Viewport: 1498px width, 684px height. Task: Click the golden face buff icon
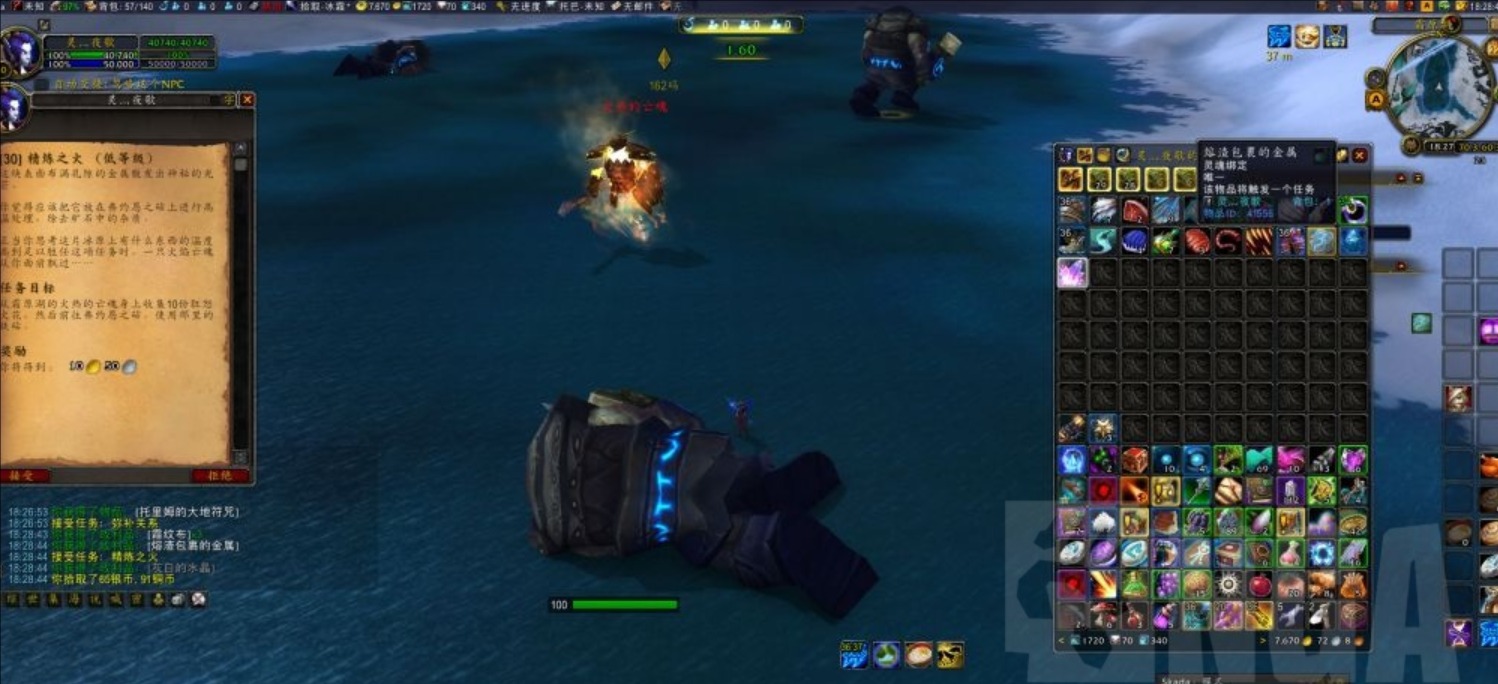click(1307, 37)
